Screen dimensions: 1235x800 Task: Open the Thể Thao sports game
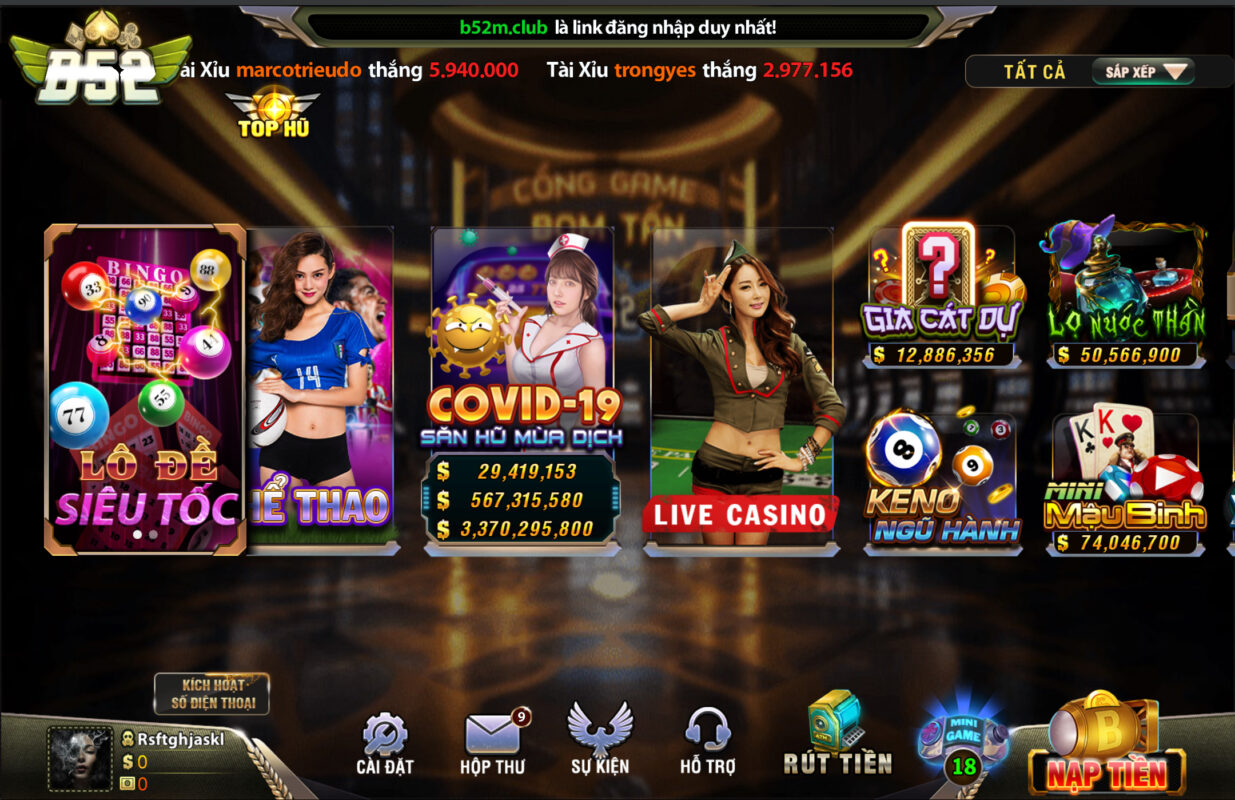point(322,388)
